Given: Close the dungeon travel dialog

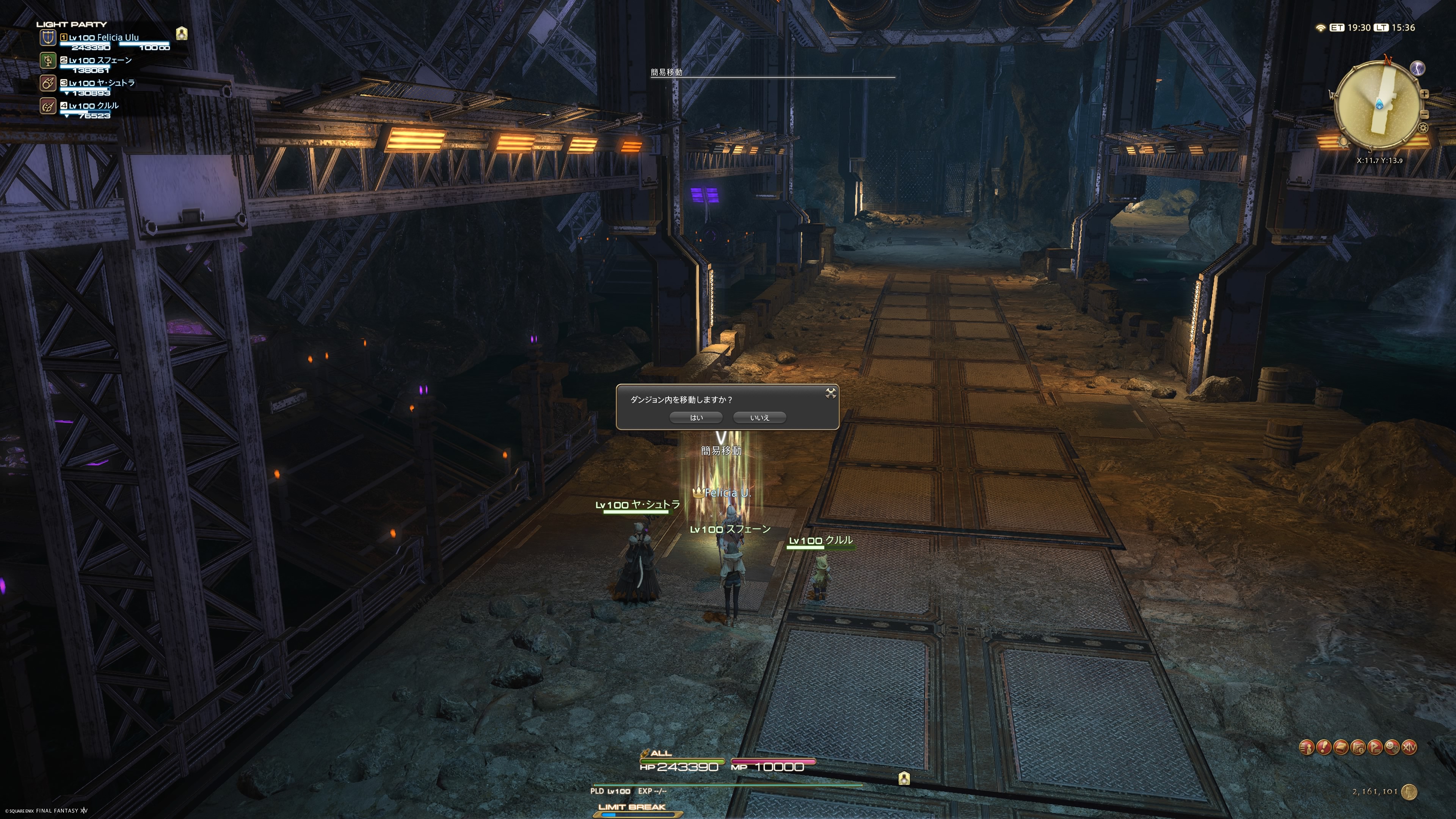Looking at the screenshot, I should [830, 394].
